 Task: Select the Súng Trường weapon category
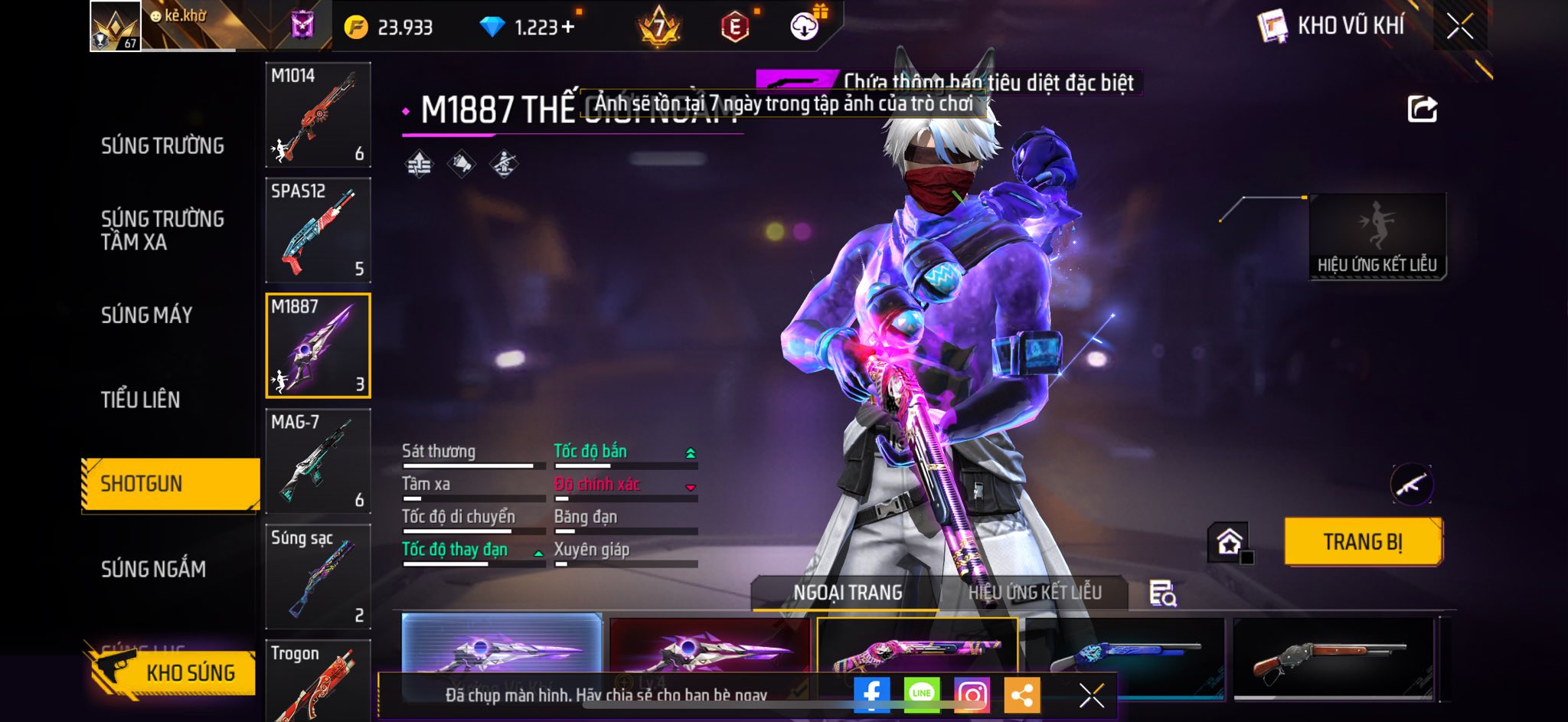pyautogui.click(x=162, y=145)
